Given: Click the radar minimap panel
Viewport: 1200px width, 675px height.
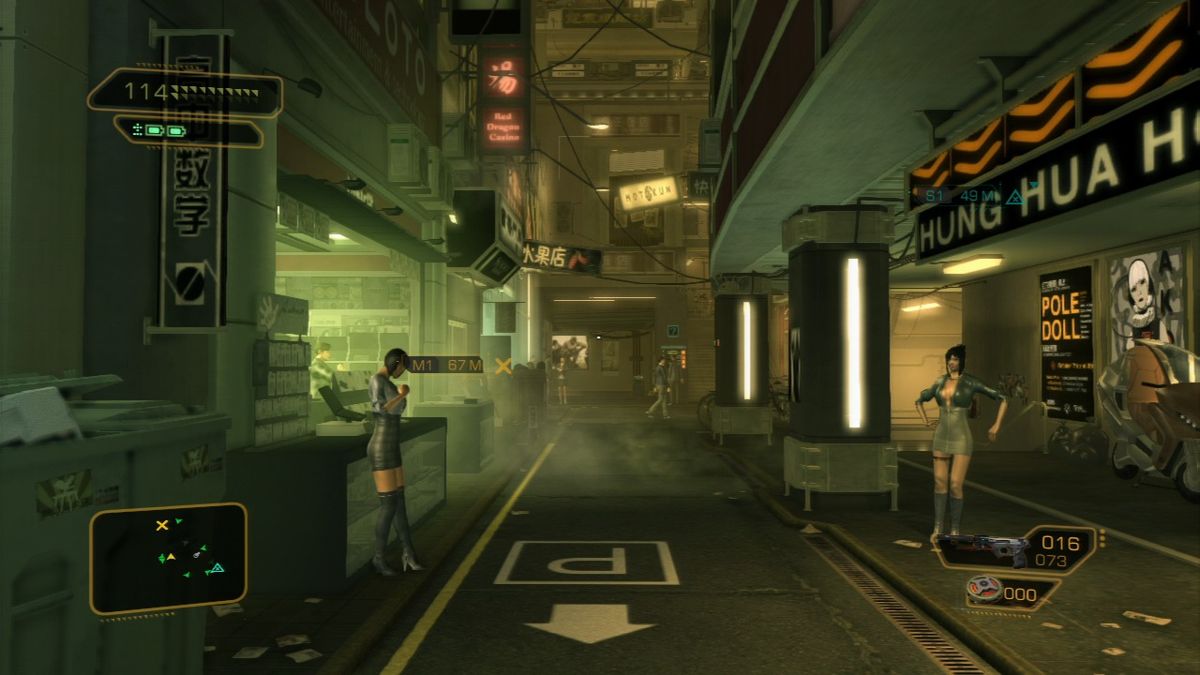Looking at the screenshot, I should 168,558.
